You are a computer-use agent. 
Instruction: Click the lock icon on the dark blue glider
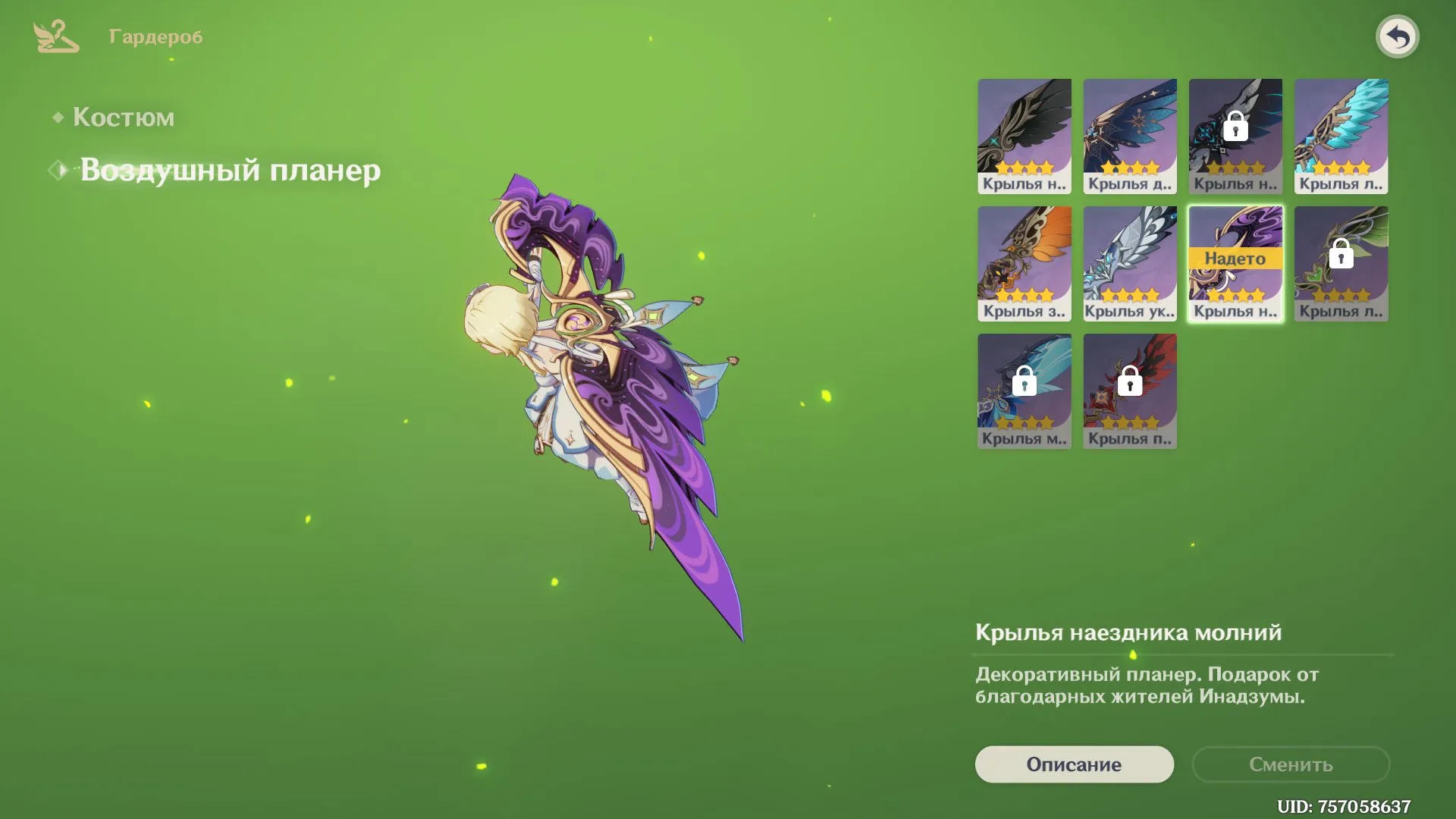tap(1235, 127)
